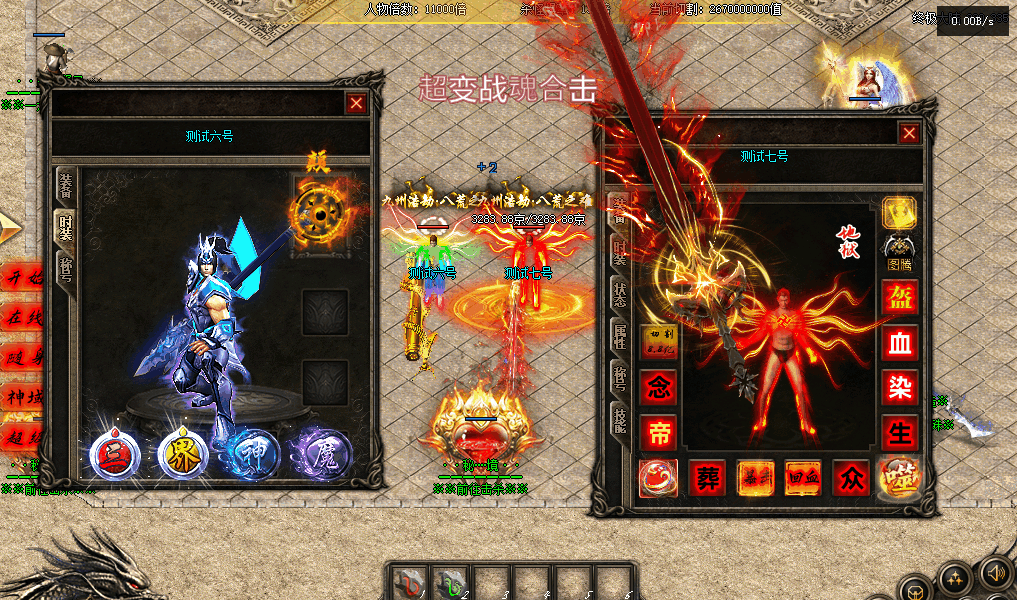Select the purple 魔 orb slot
This screenshot has width=1017, height=600.
pos(321,455)
